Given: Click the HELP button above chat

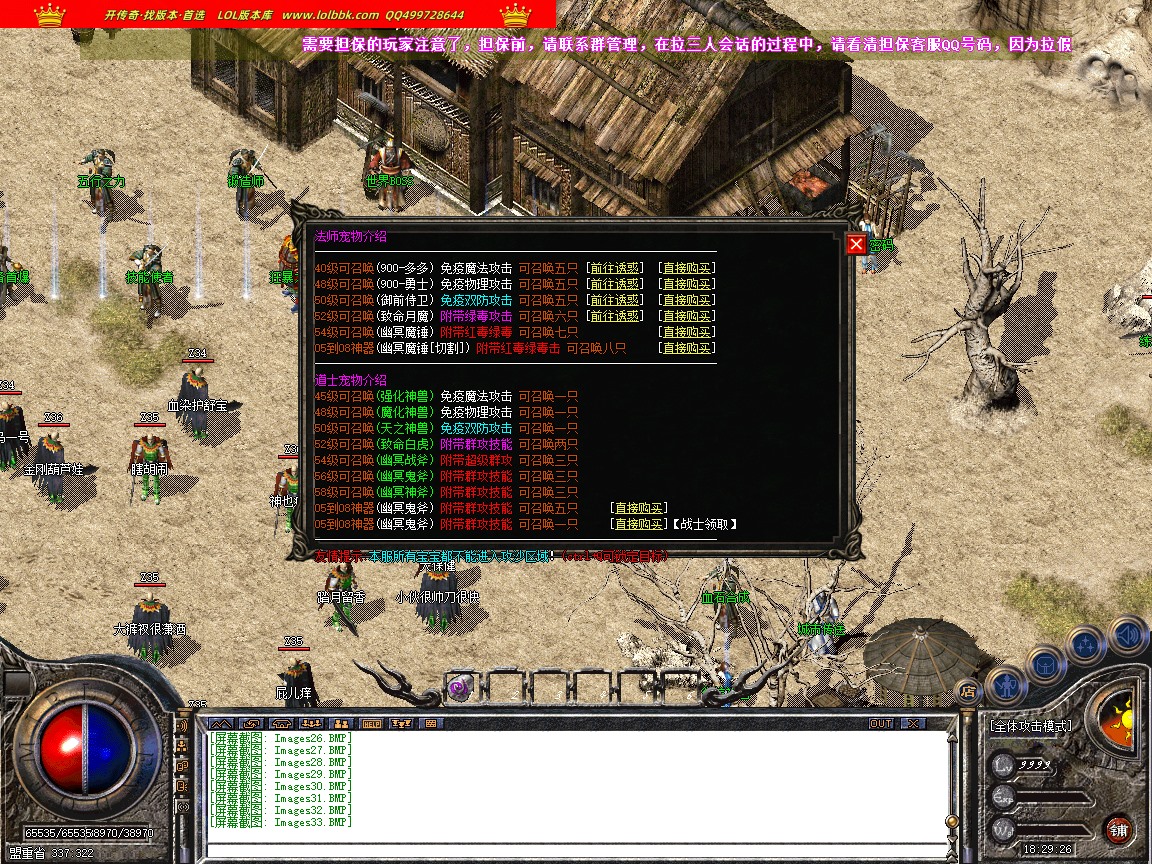Looking at the screenshot, I should point(371,723).
